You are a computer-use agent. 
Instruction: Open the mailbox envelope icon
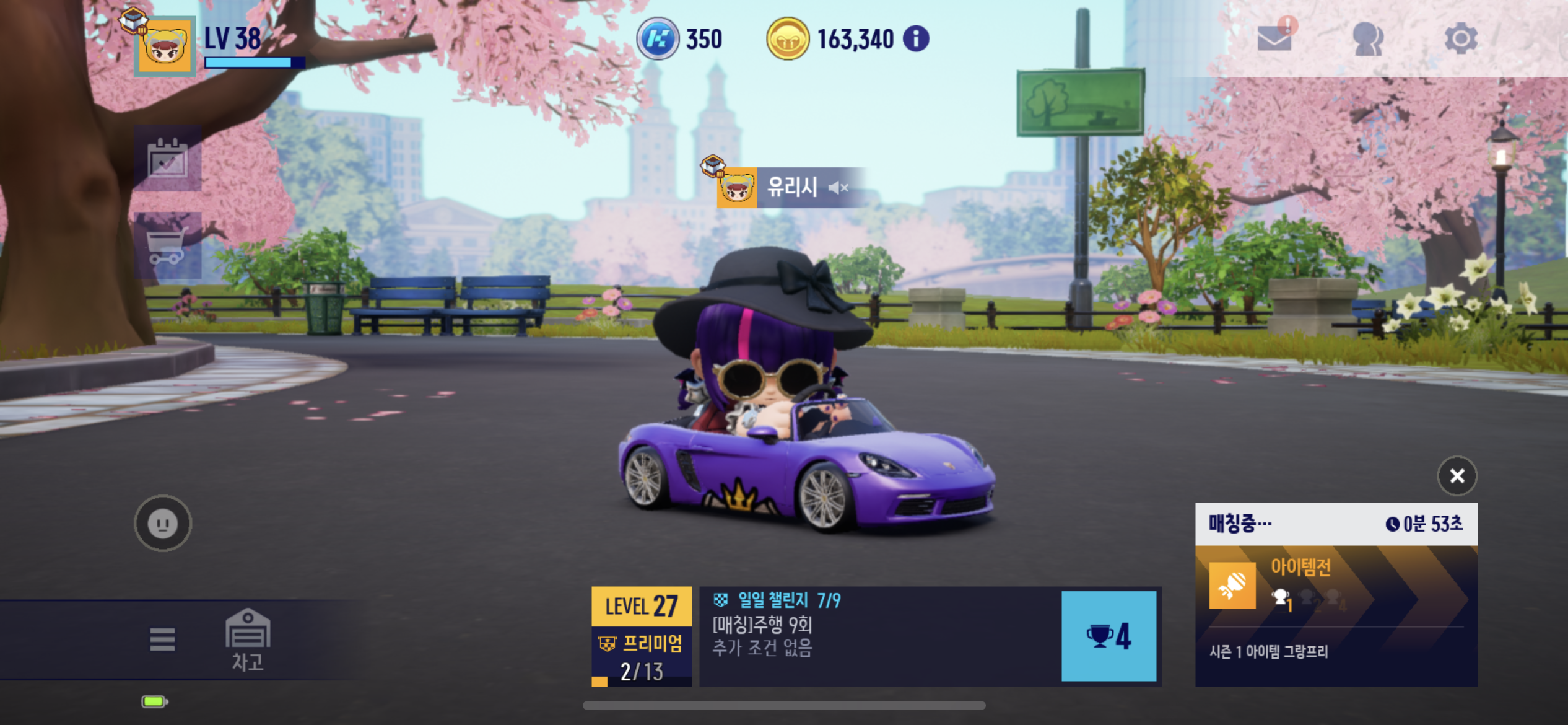tap(1274, 38)
